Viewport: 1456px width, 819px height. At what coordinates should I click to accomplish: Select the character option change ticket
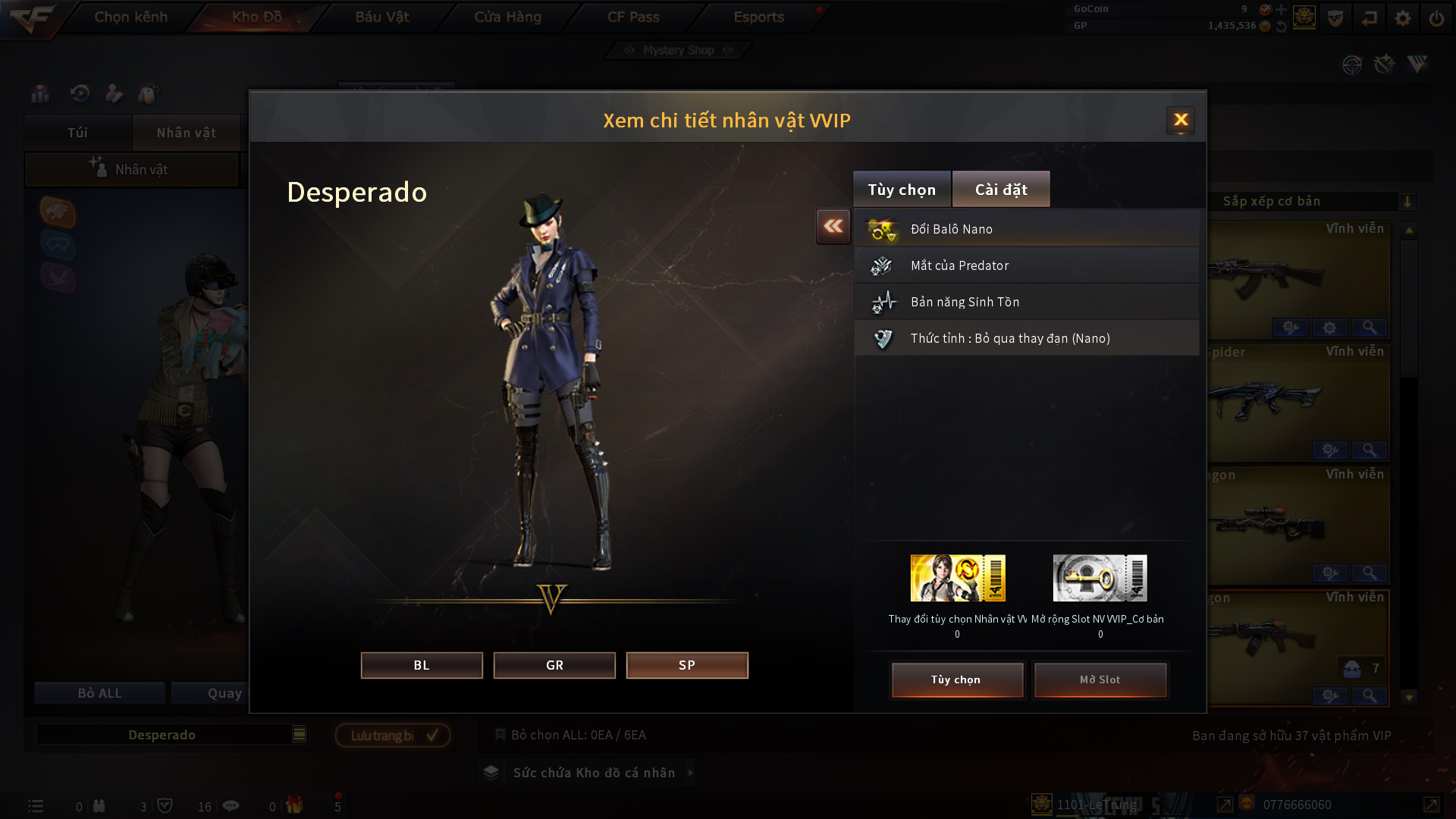coord(958,578)
